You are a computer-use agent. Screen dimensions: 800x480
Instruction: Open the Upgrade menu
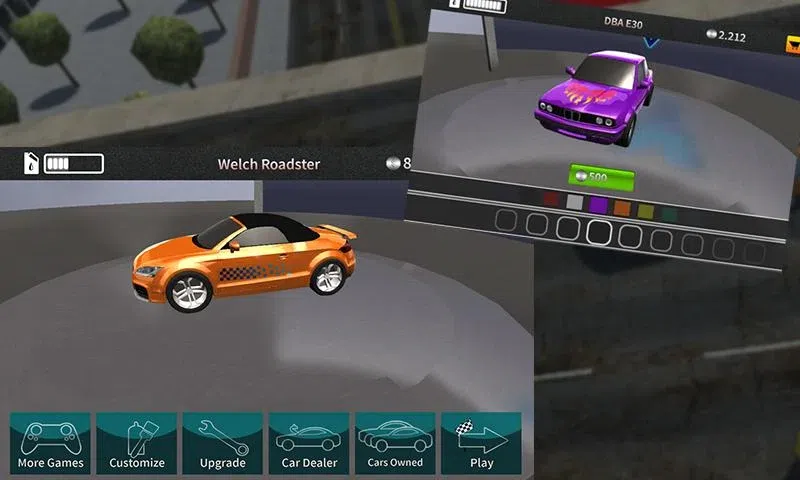click(223, 443)
